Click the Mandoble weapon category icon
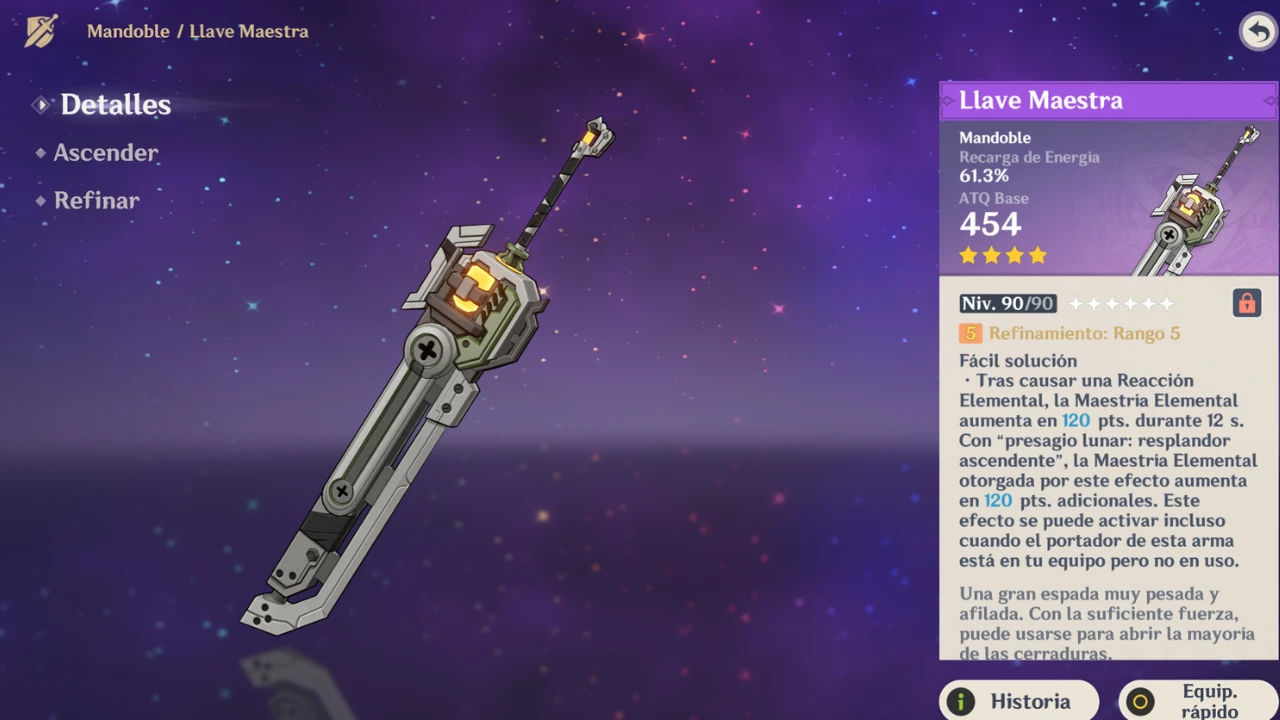 pos(41,31)
